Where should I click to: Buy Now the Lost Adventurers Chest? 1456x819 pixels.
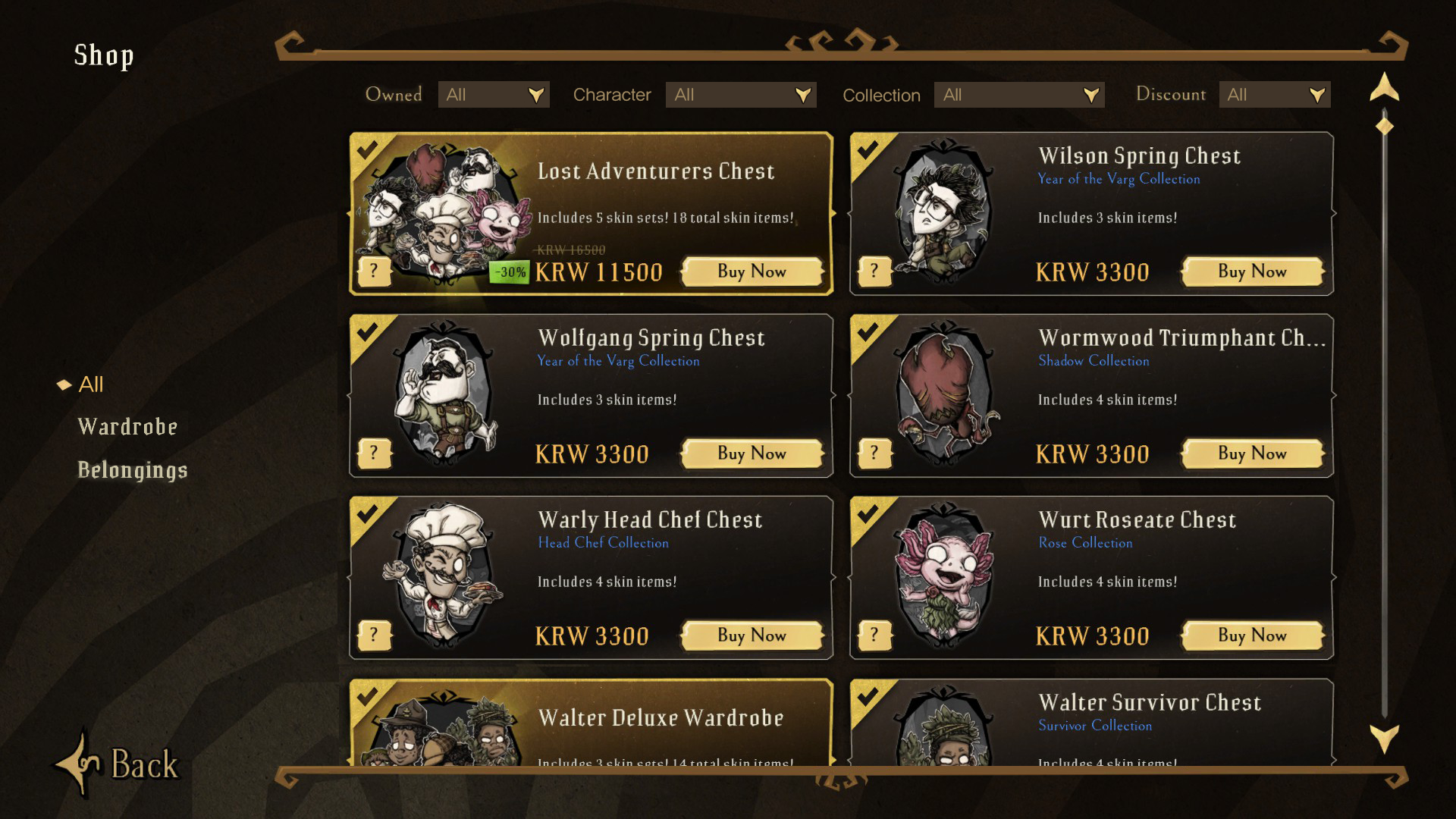[752, 271]
